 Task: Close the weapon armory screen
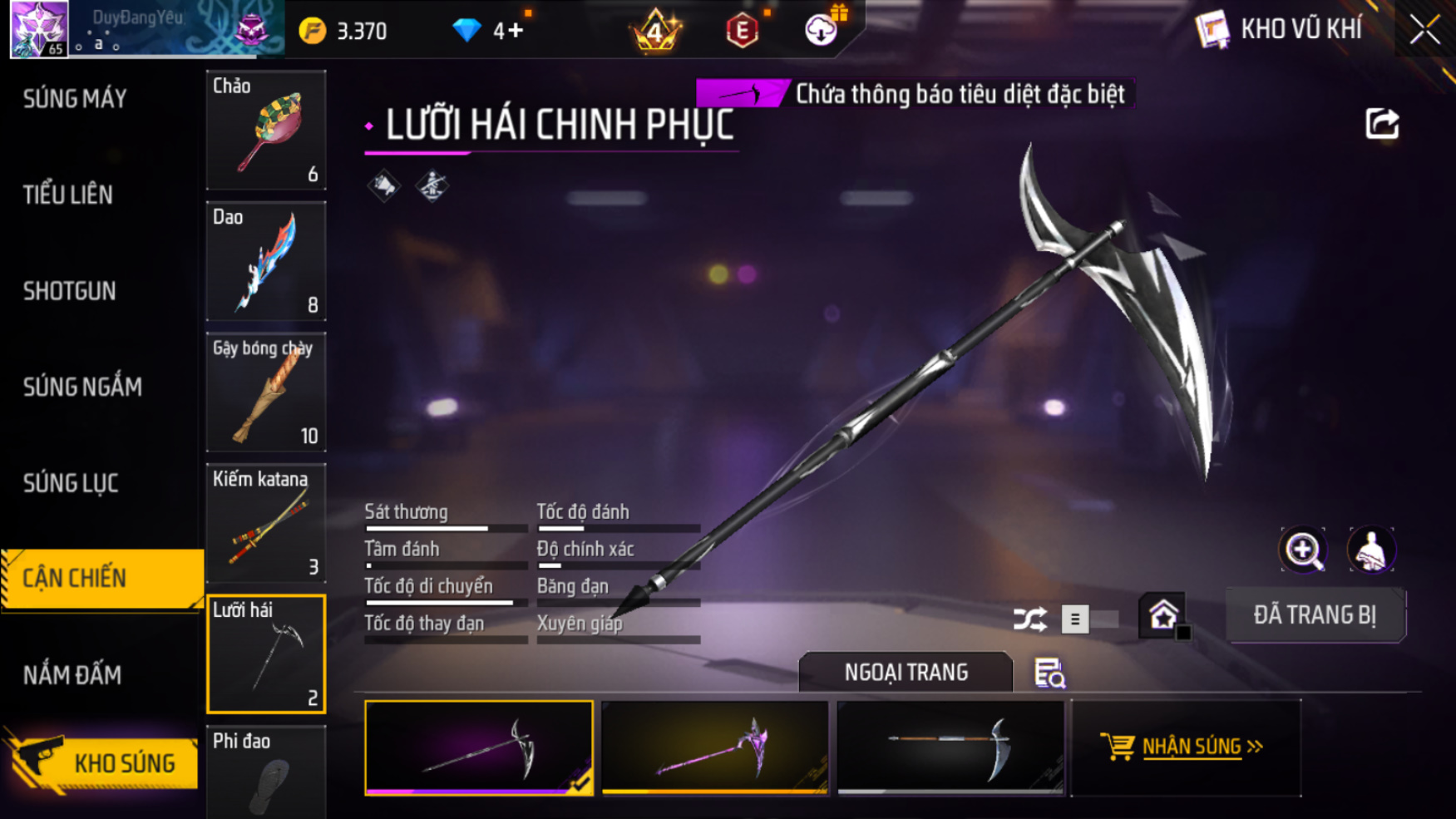1424,30
